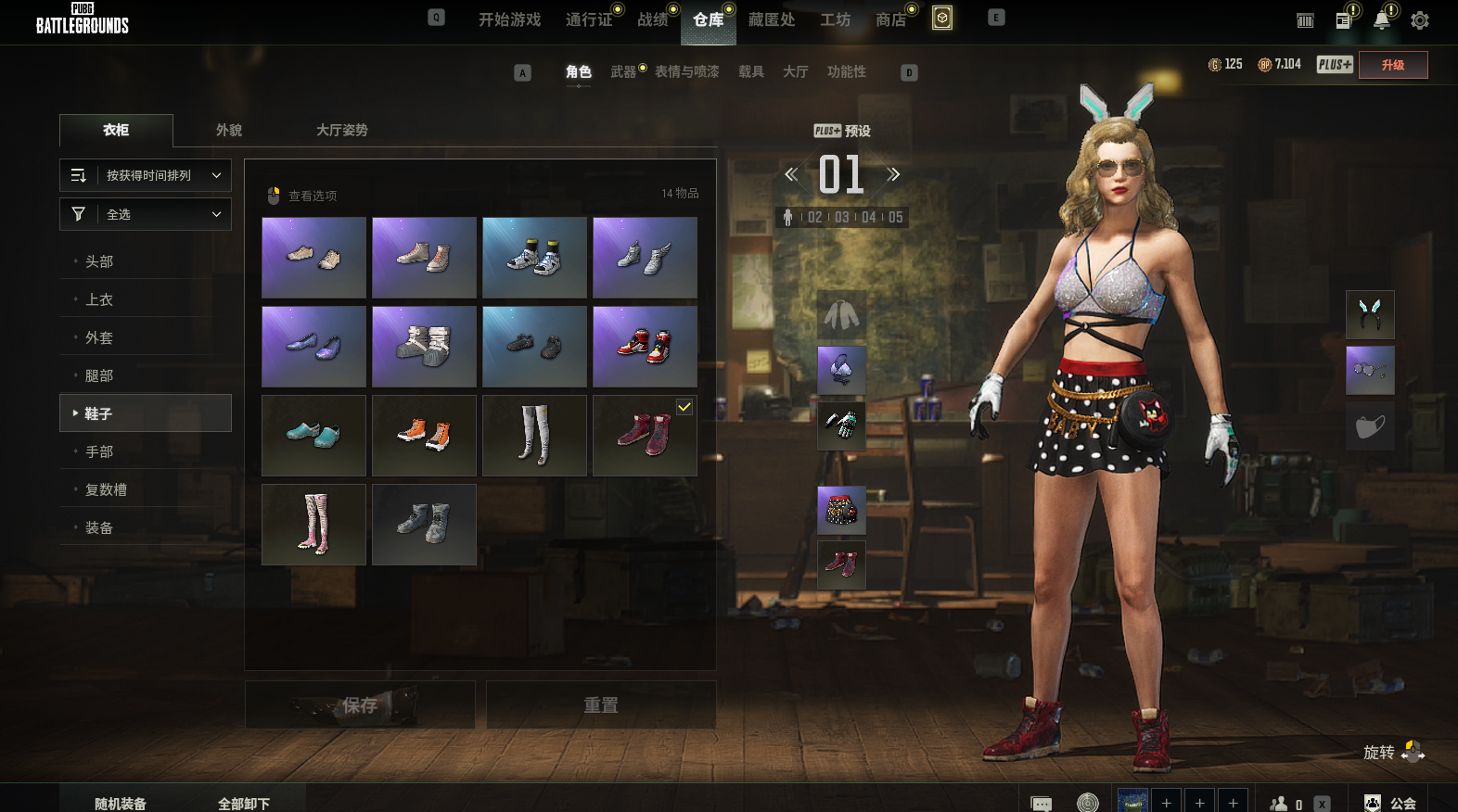This screenshot has height=812, width=1458.
Task: Select the orange sneakers item
Action: (424, 436)
